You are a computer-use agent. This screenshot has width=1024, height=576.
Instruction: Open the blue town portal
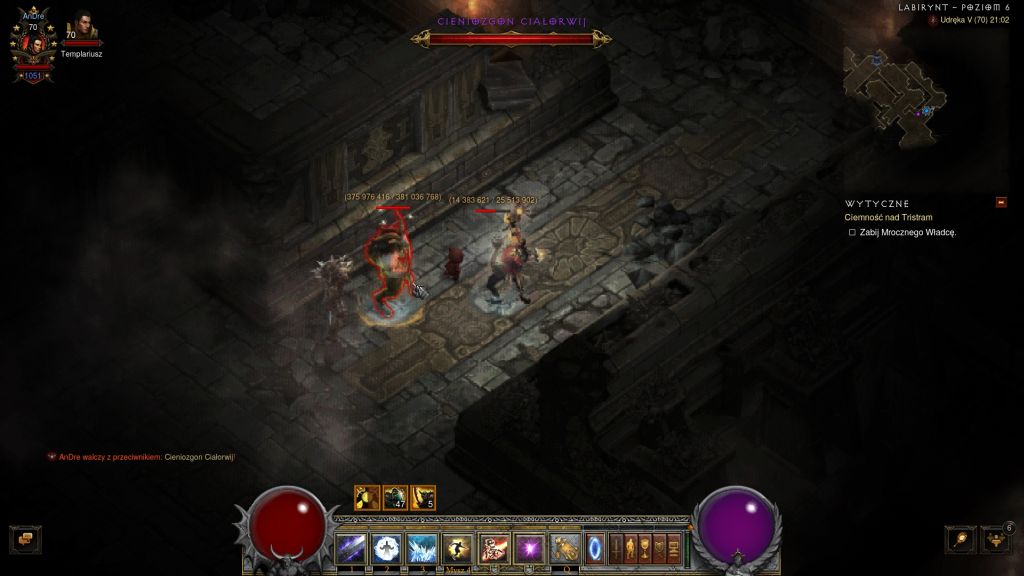pyautogui.click(x=595, y=547)
